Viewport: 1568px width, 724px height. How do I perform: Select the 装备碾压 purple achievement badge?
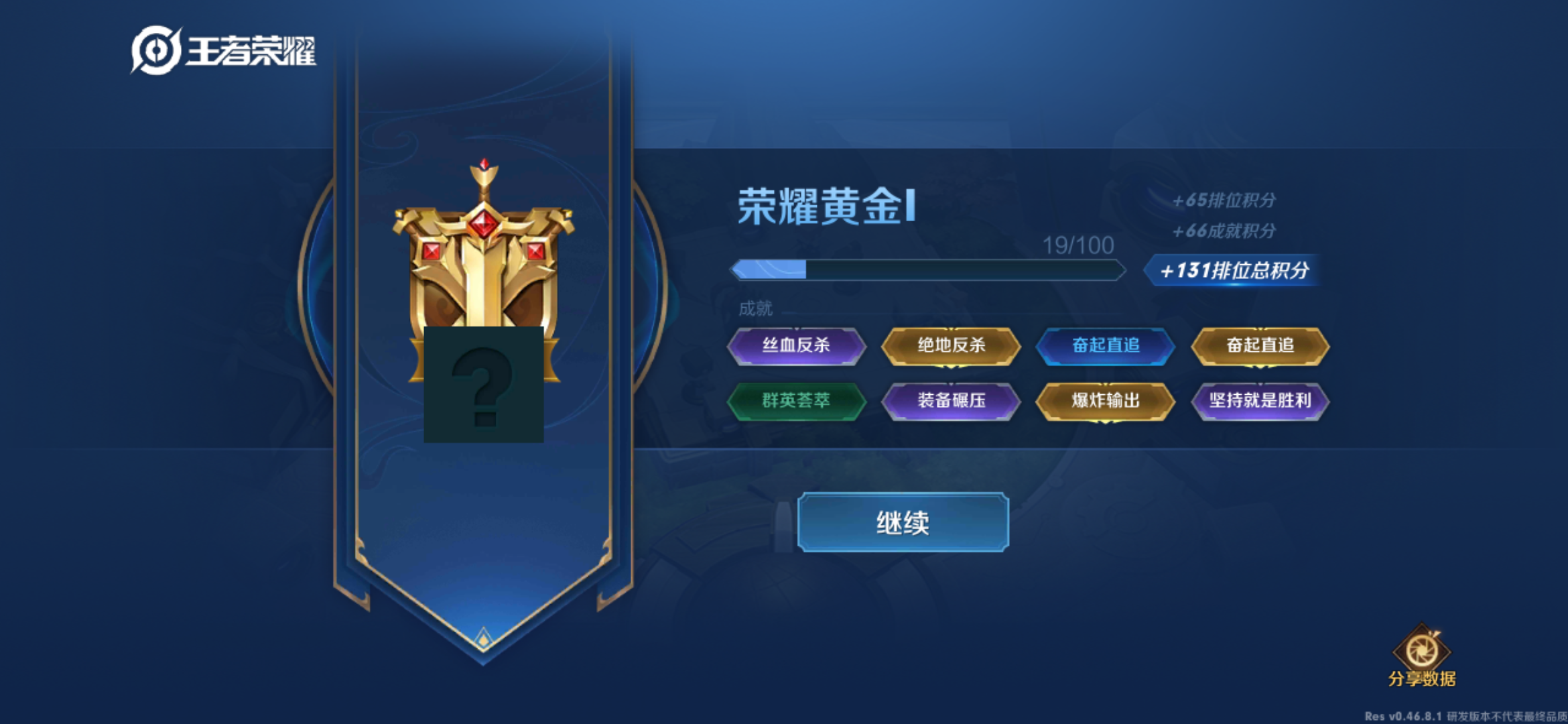(x=952, y=402)
